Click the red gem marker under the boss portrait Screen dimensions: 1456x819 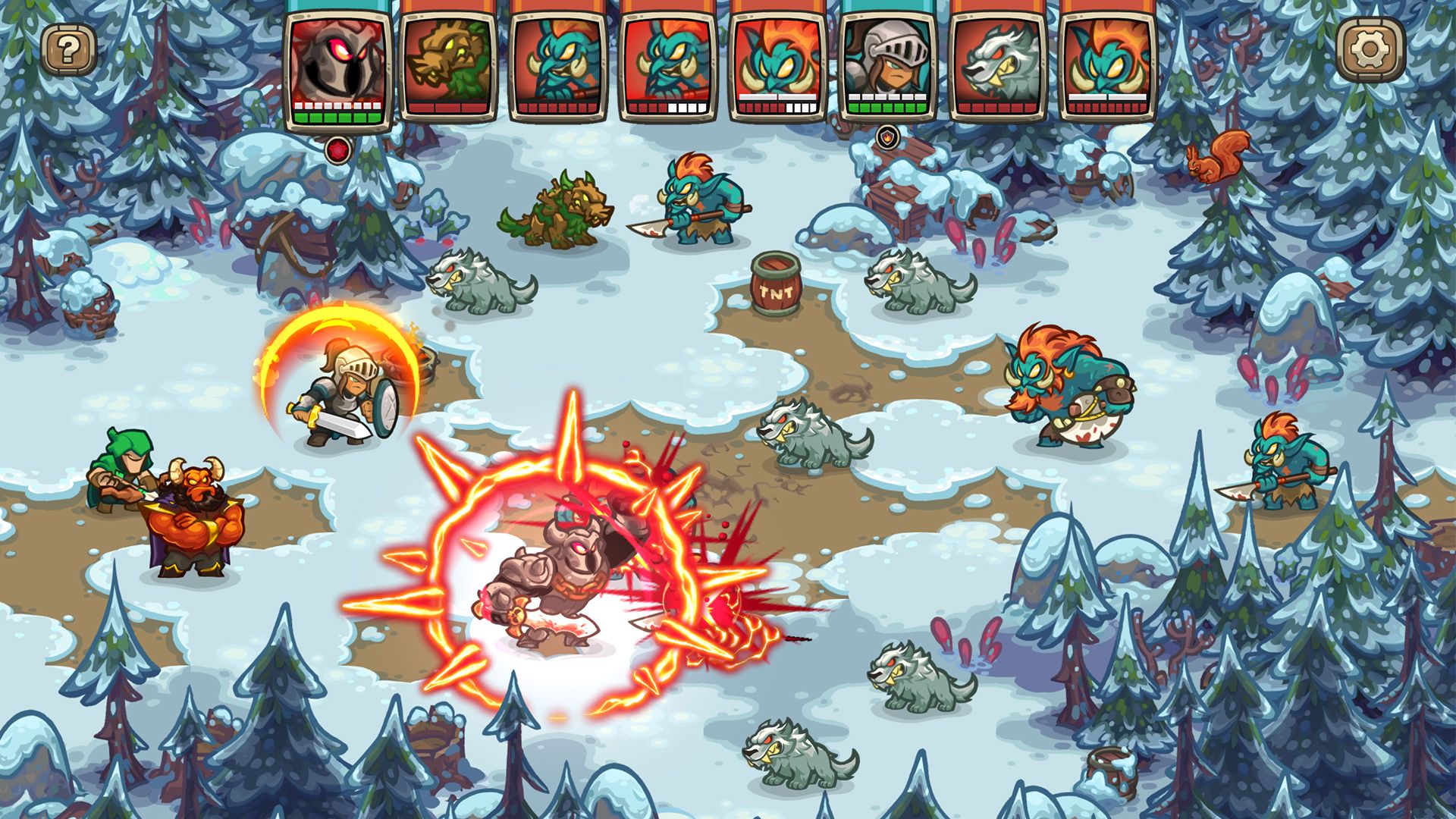pyautogui.click(x=337, y=149)
